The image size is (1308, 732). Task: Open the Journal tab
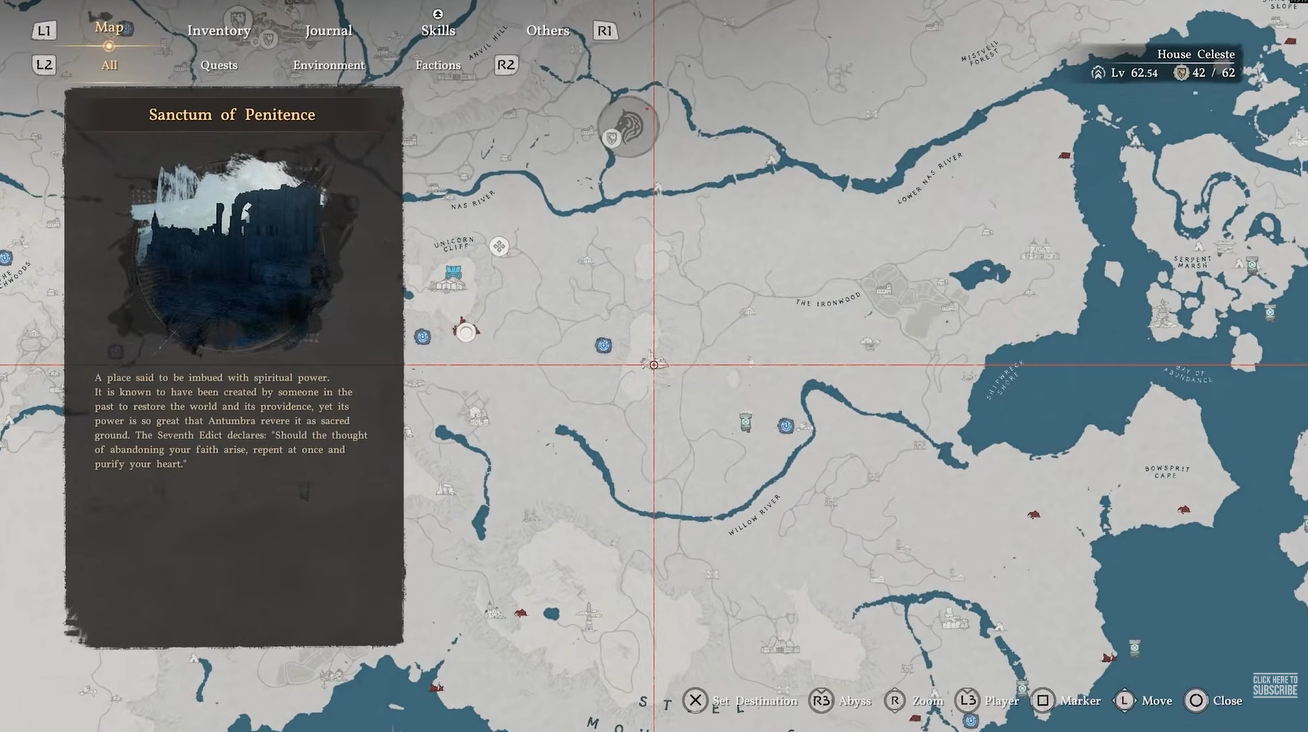click(328, 31)
